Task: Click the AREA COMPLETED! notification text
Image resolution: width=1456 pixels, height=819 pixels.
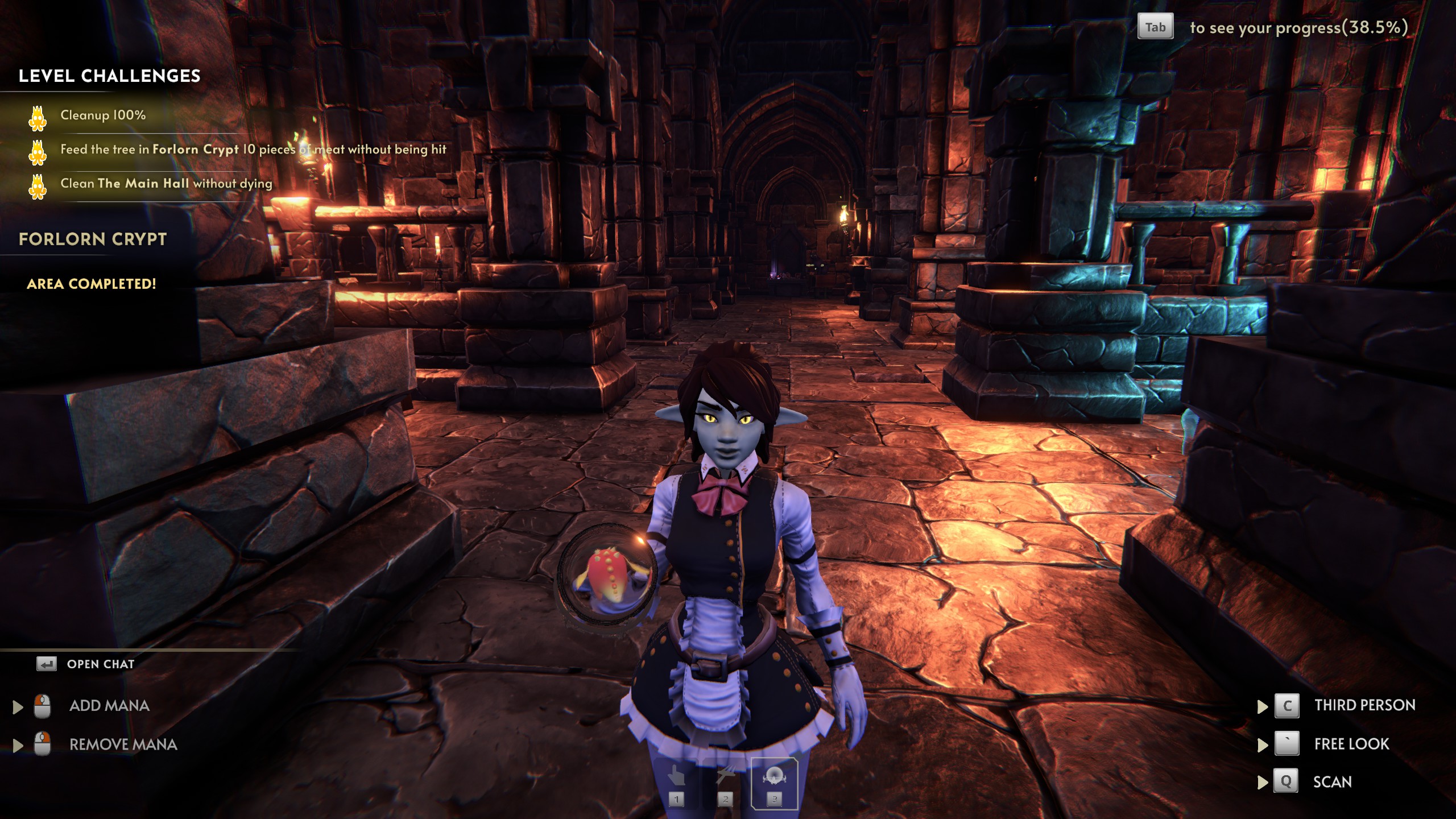Action: (91, 284)
